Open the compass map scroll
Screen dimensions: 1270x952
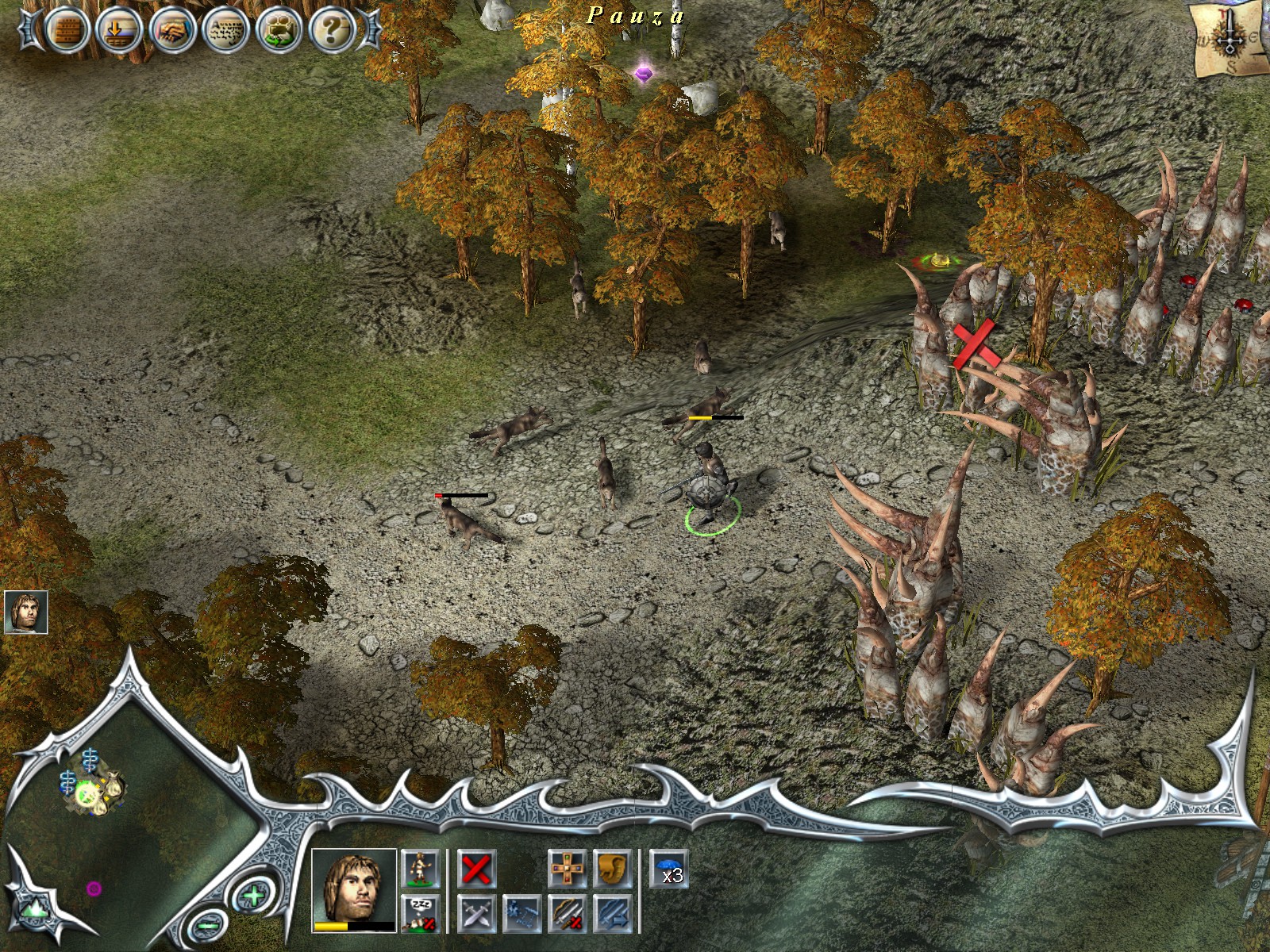(1228, 40)
